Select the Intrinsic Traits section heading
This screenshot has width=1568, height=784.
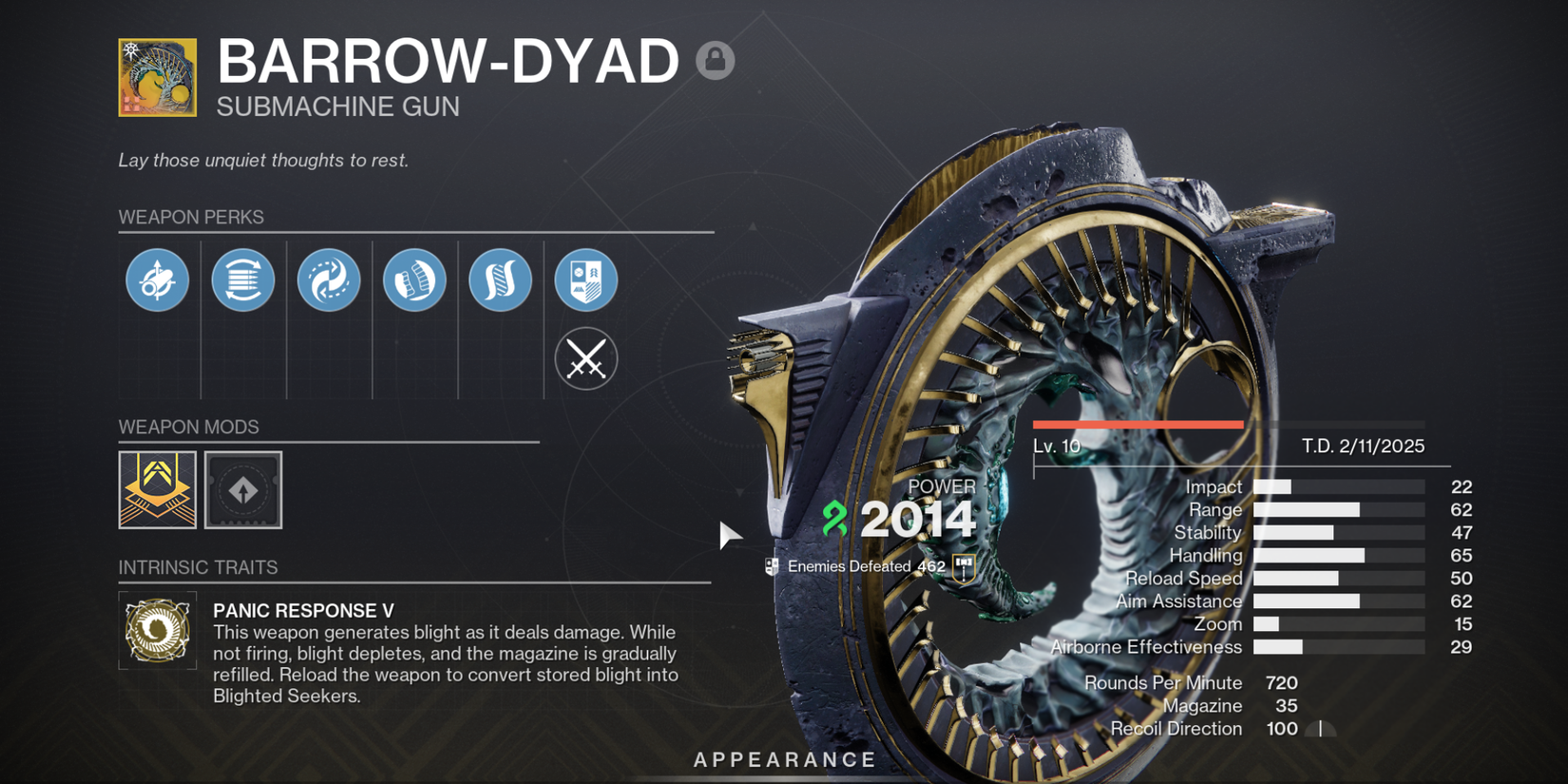tap(199, 566)
